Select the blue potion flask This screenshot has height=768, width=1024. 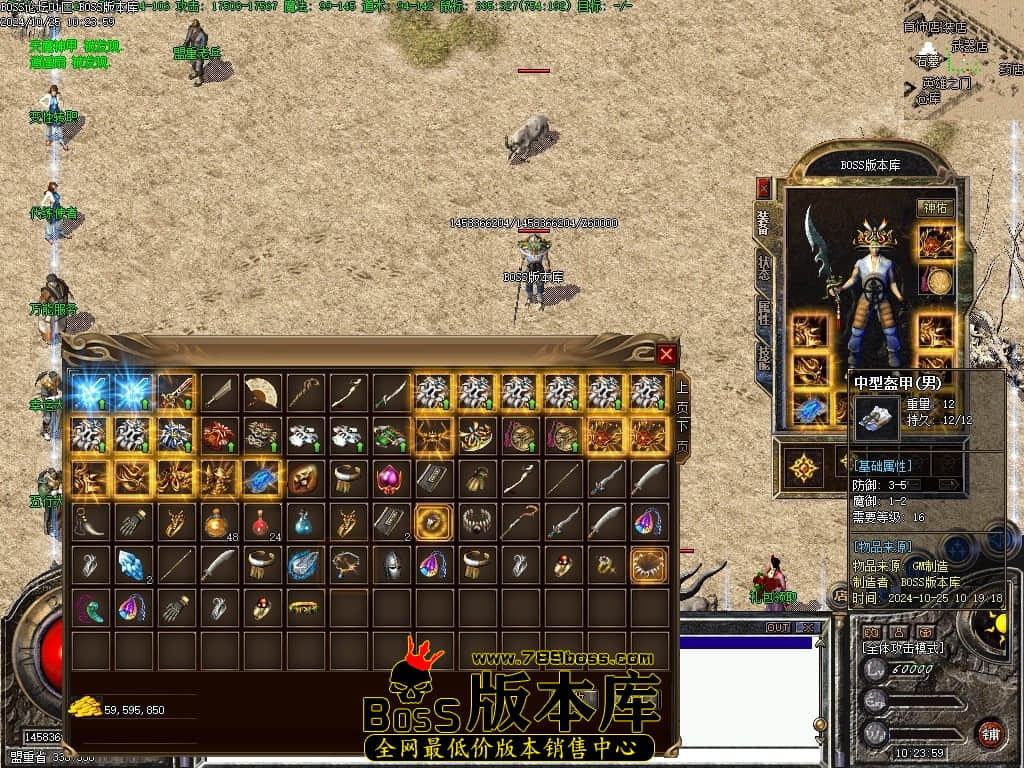304,521
